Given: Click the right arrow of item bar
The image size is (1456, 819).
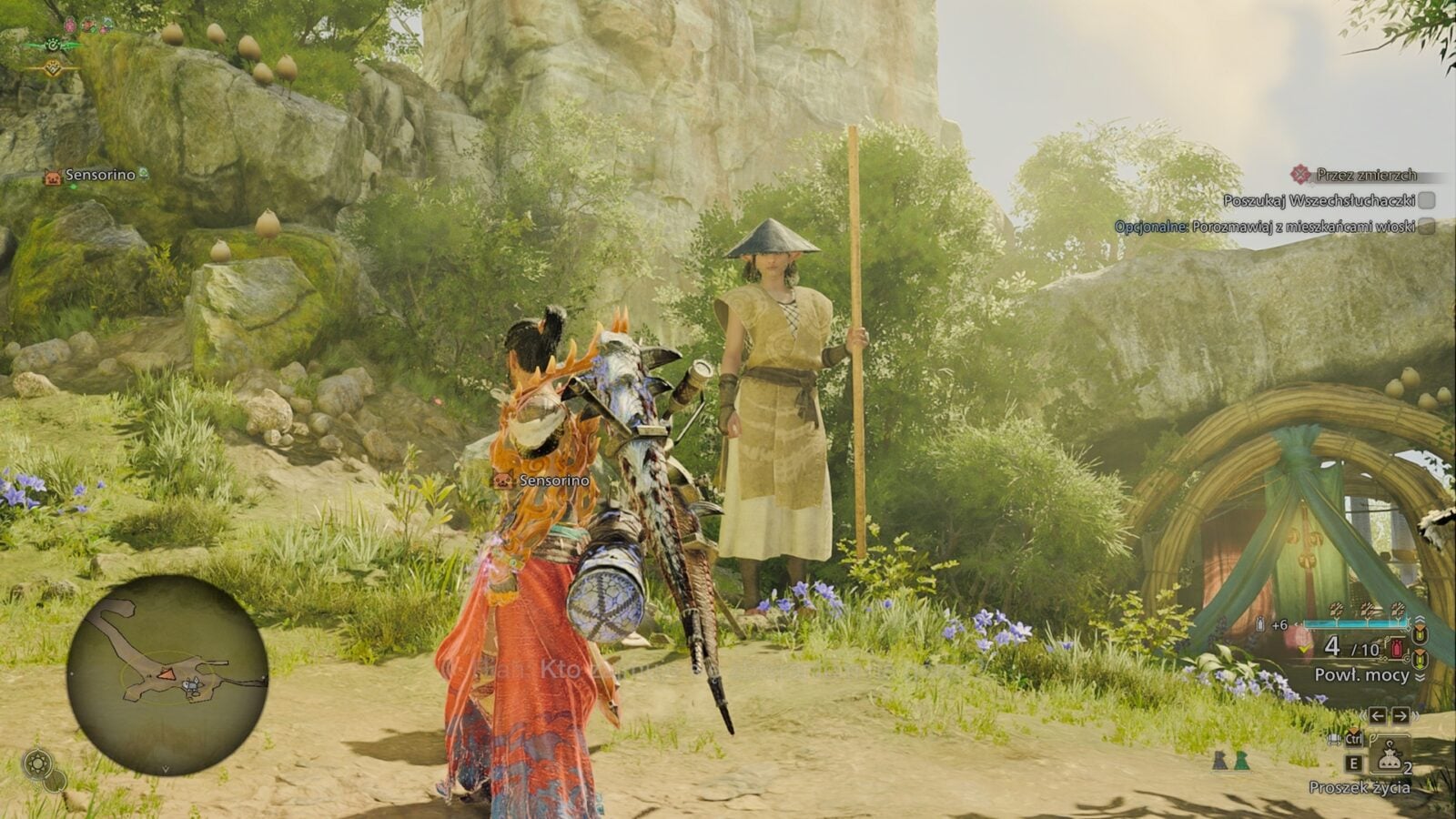Looking at the screenshot, I should (x=1400, y=715).
